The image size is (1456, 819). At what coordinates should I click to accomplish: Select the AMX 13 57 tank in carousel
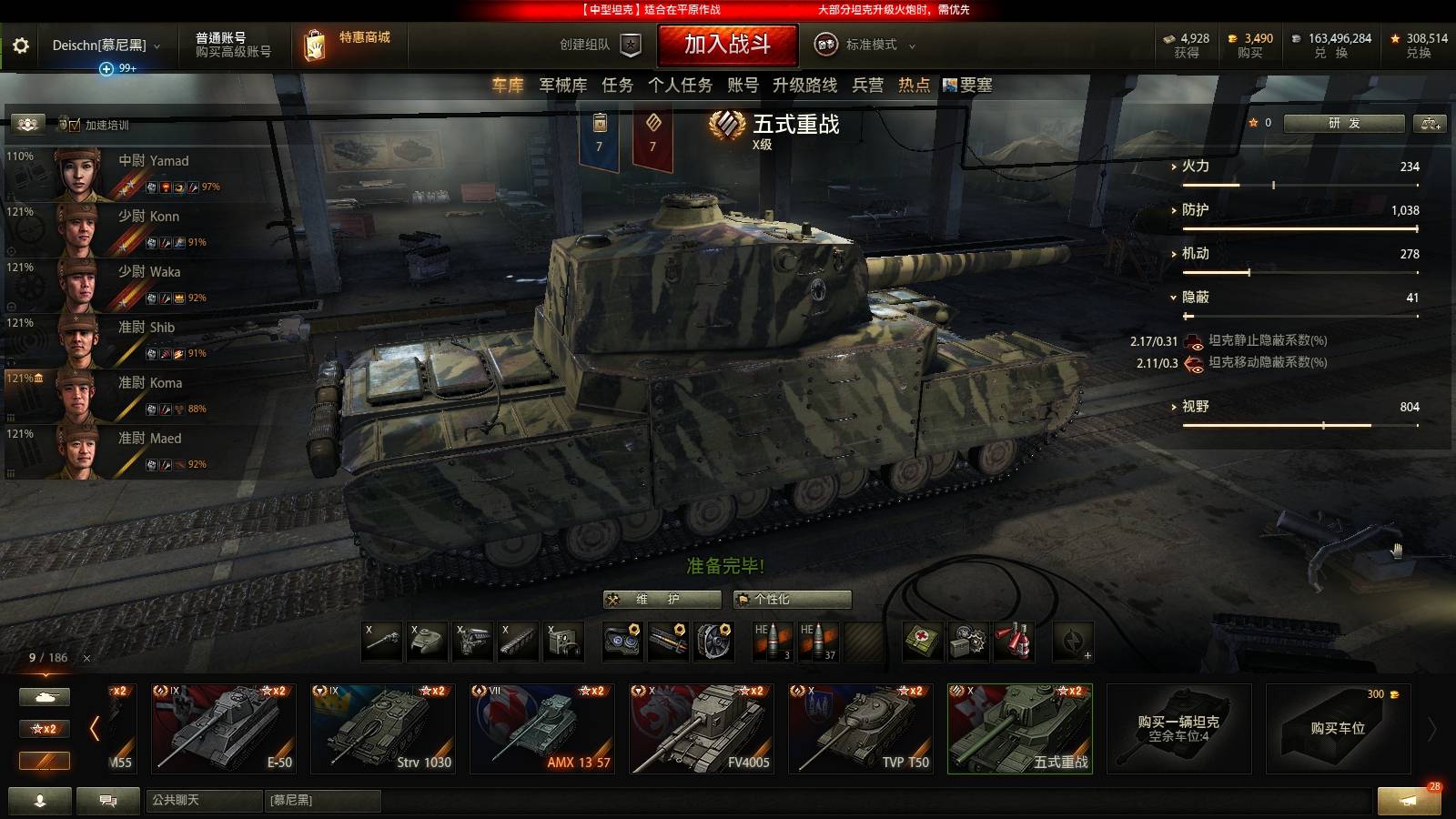point(541,728)
